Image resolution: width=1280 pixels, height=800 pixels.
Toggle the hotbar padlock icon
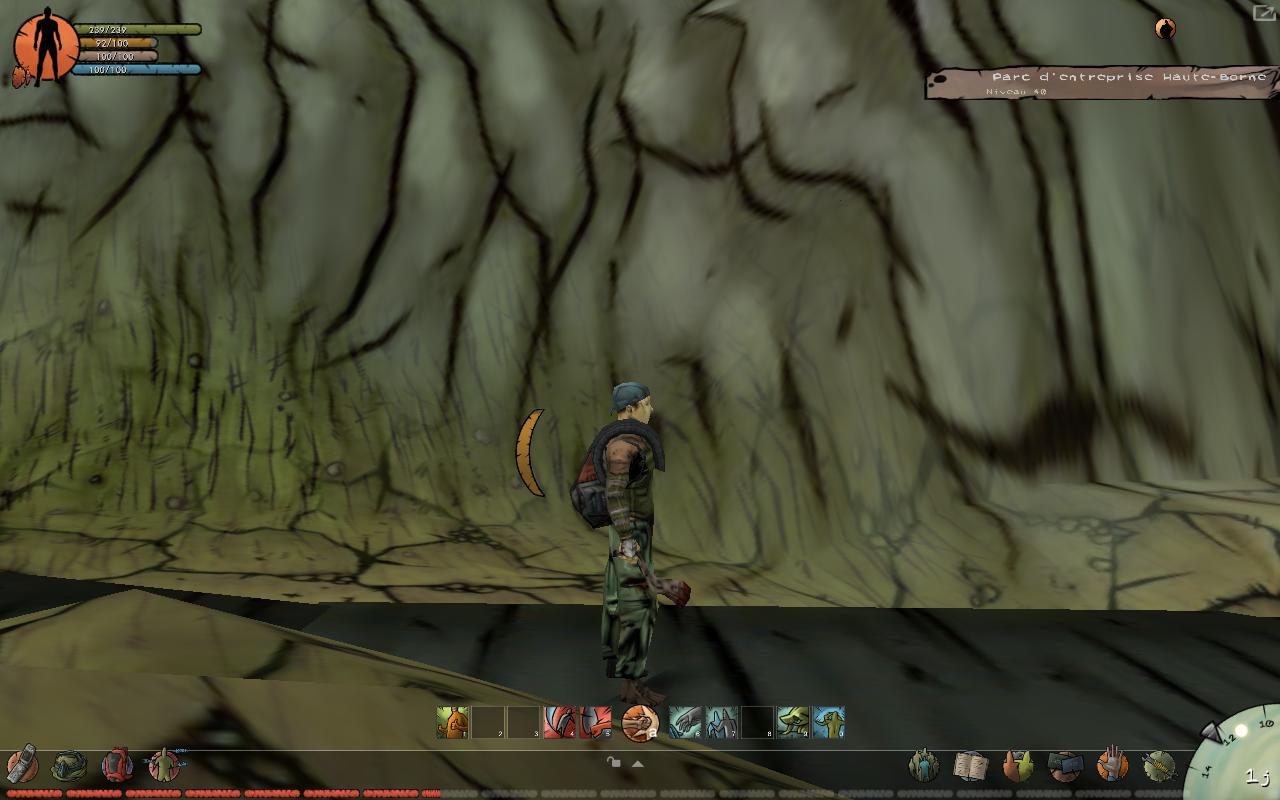pos(614,762)
